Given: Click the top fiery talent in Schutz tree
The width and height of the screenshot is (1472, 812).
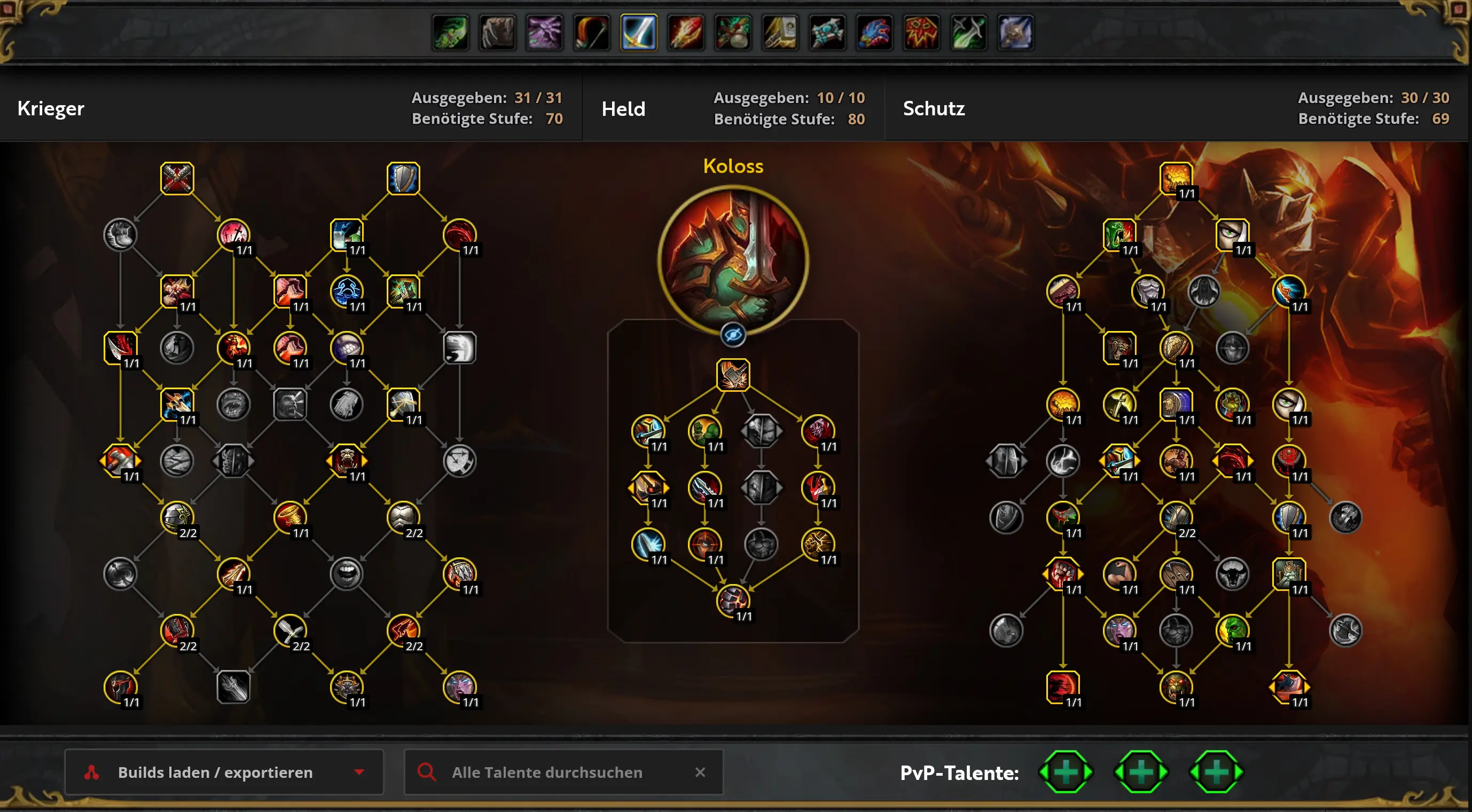Looking at the screenshot, I should (x=1176, y=178).
